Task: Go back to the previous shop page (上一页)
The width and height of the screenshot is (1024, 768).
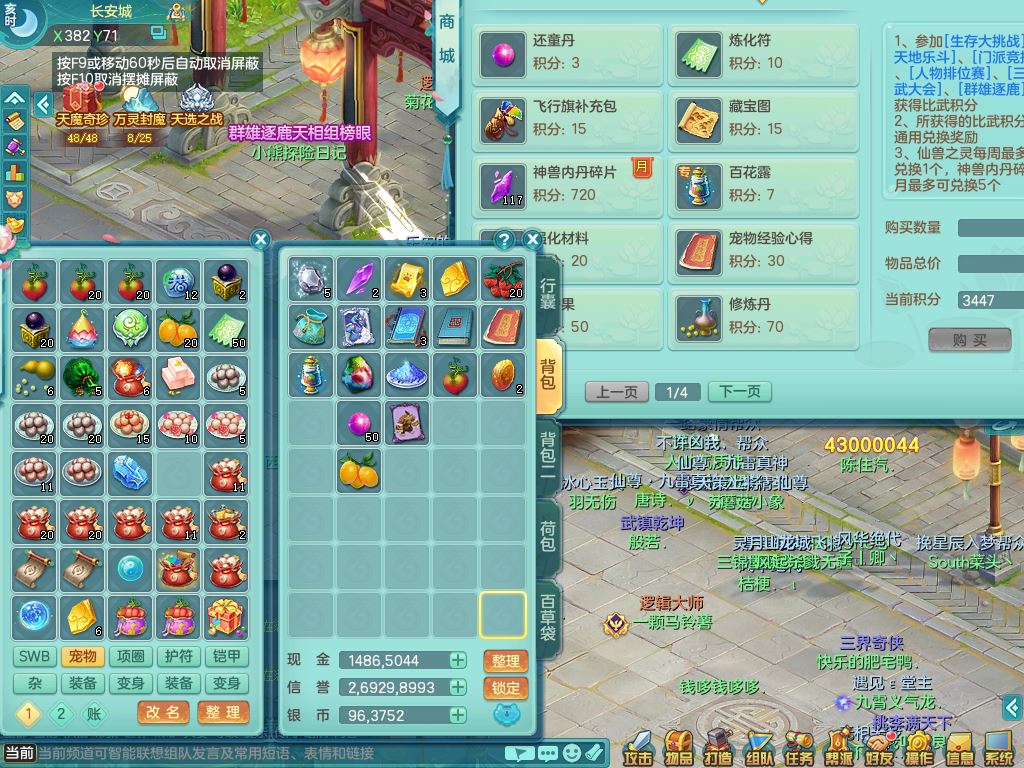Action: coord(616,392)
